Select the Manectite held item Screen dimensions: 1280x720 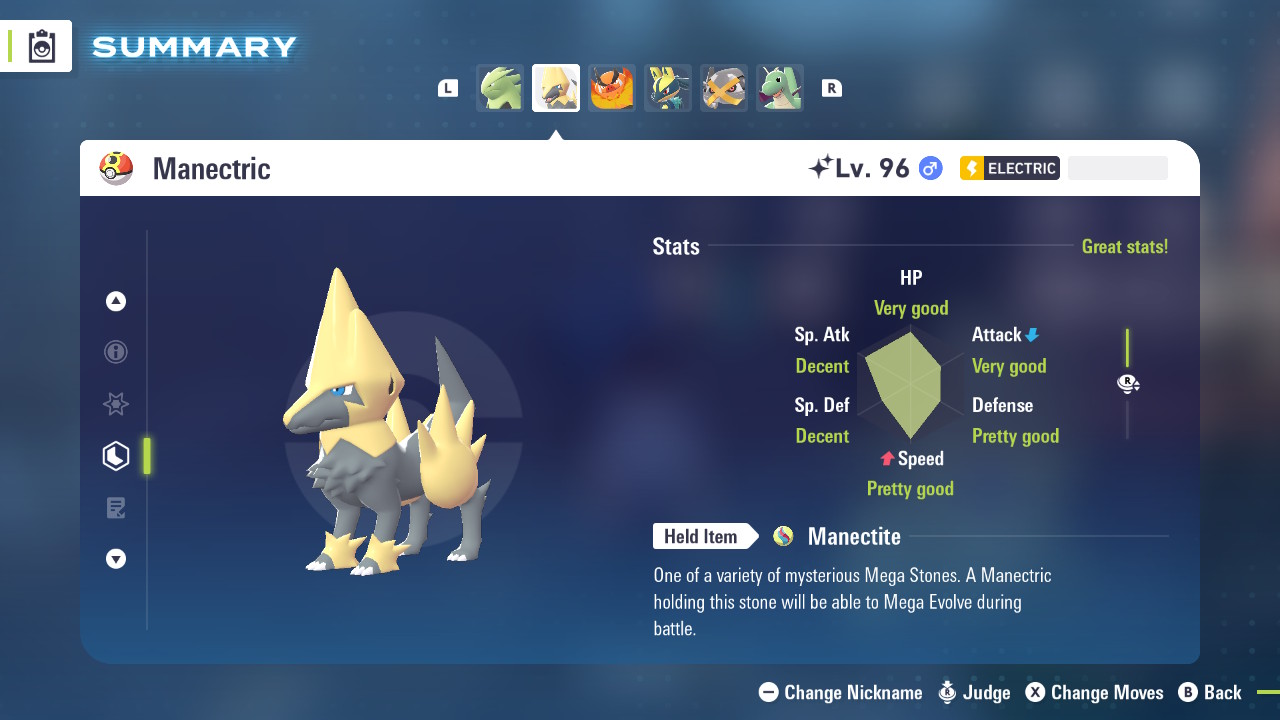point(853,537)
